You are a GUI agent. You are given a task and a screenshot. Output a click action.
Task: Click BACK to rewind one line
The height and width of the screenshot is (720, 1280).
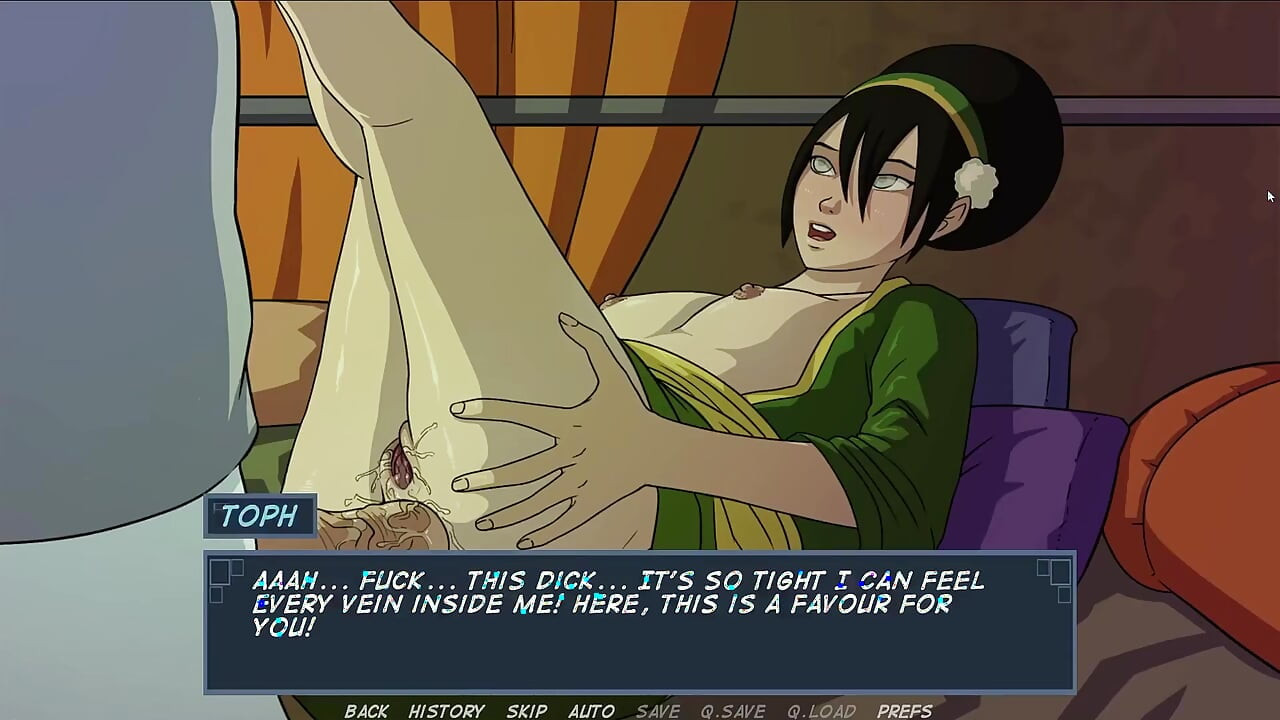pyautogui.click(x=367, y=711)
